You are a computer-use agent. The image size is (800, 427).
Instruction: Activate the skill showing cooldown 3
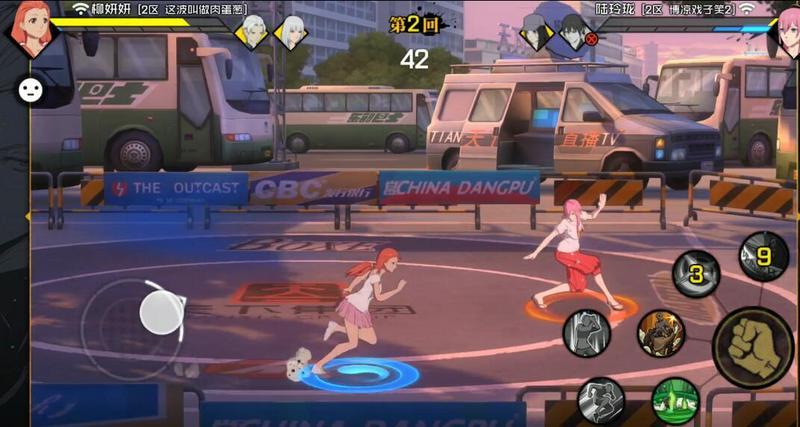coord(696,274)
